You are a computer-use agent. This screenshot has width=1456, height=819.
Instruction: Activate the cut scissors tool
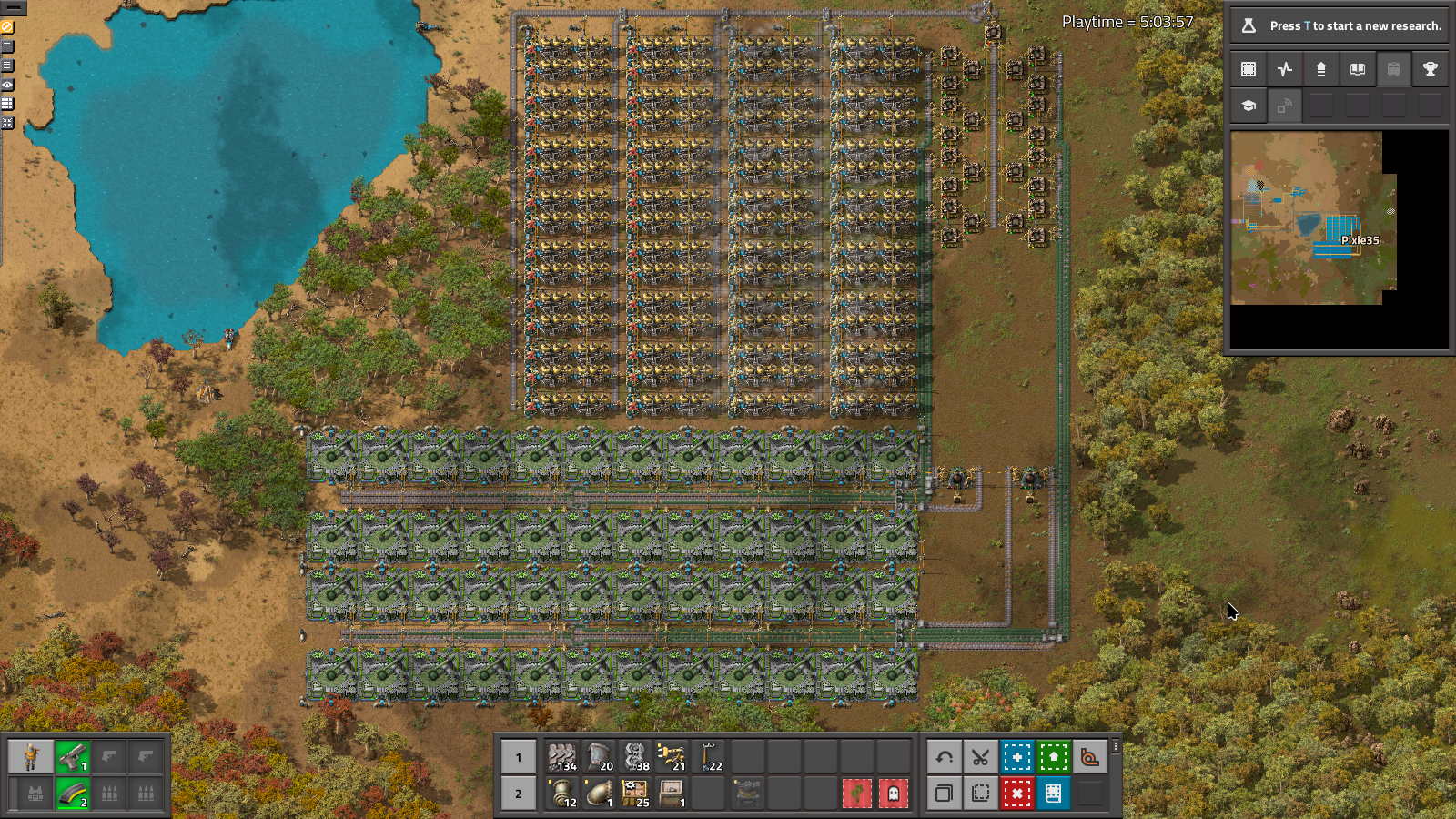981,757
